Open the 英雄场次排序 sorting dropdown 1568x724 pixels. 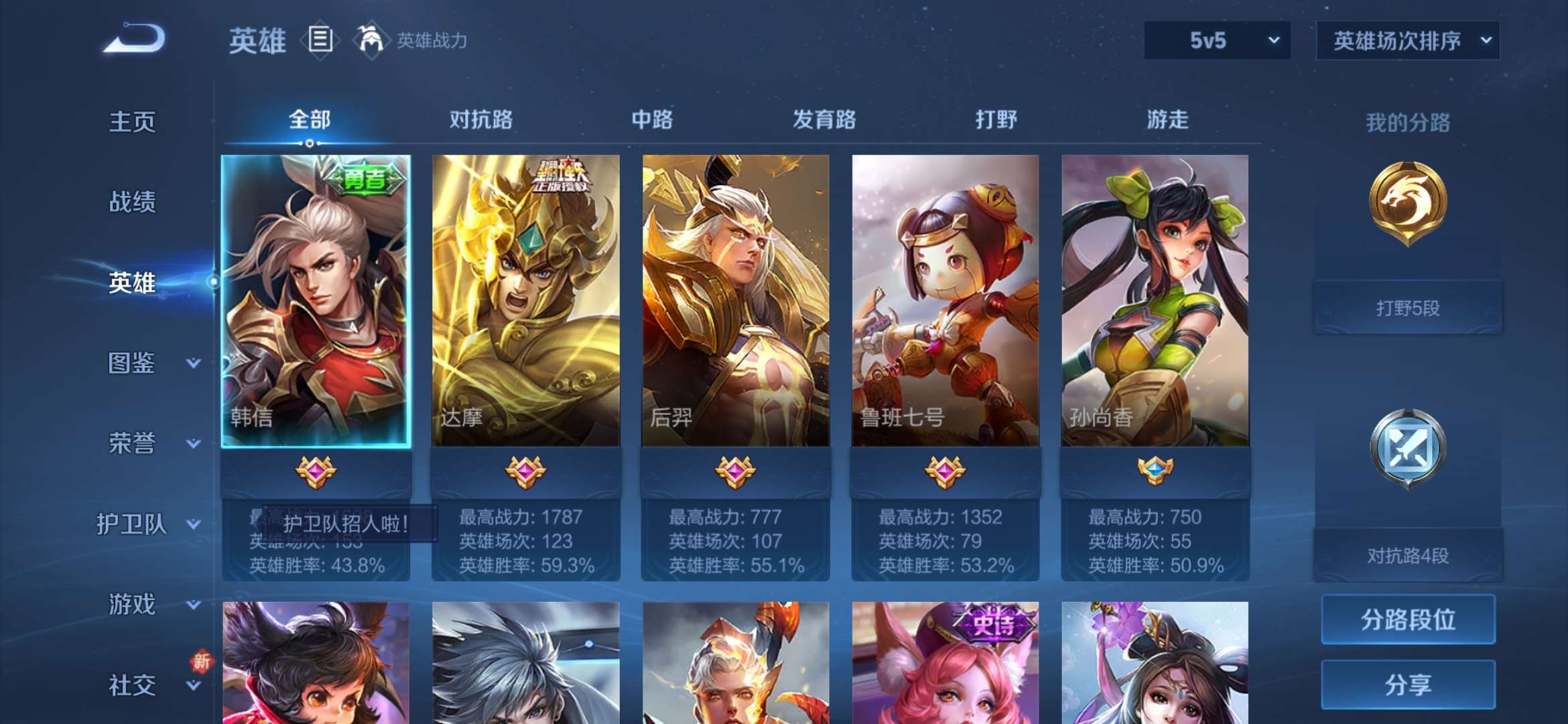(x=1407, y=40)
